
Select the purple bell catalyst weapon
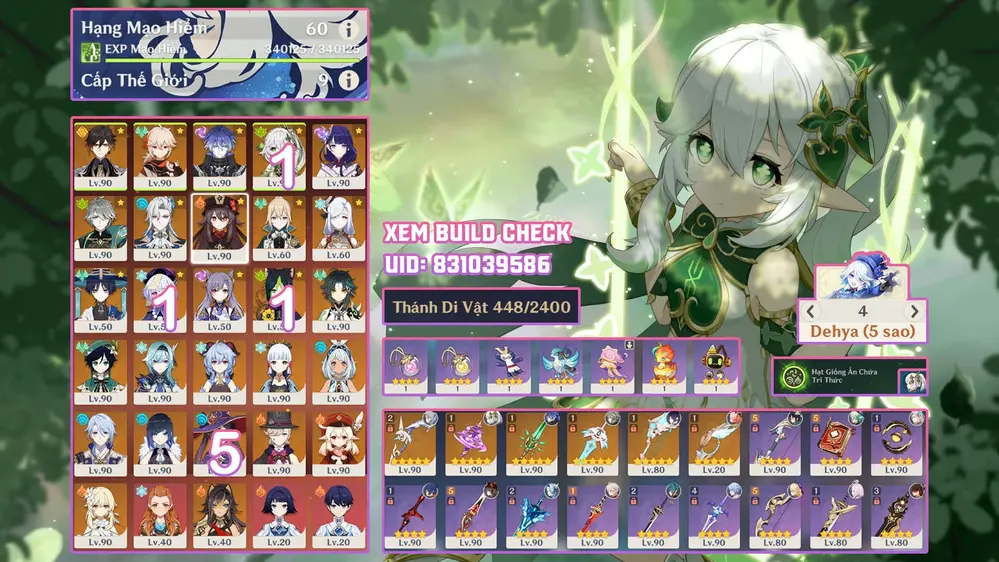pos(470,441)
